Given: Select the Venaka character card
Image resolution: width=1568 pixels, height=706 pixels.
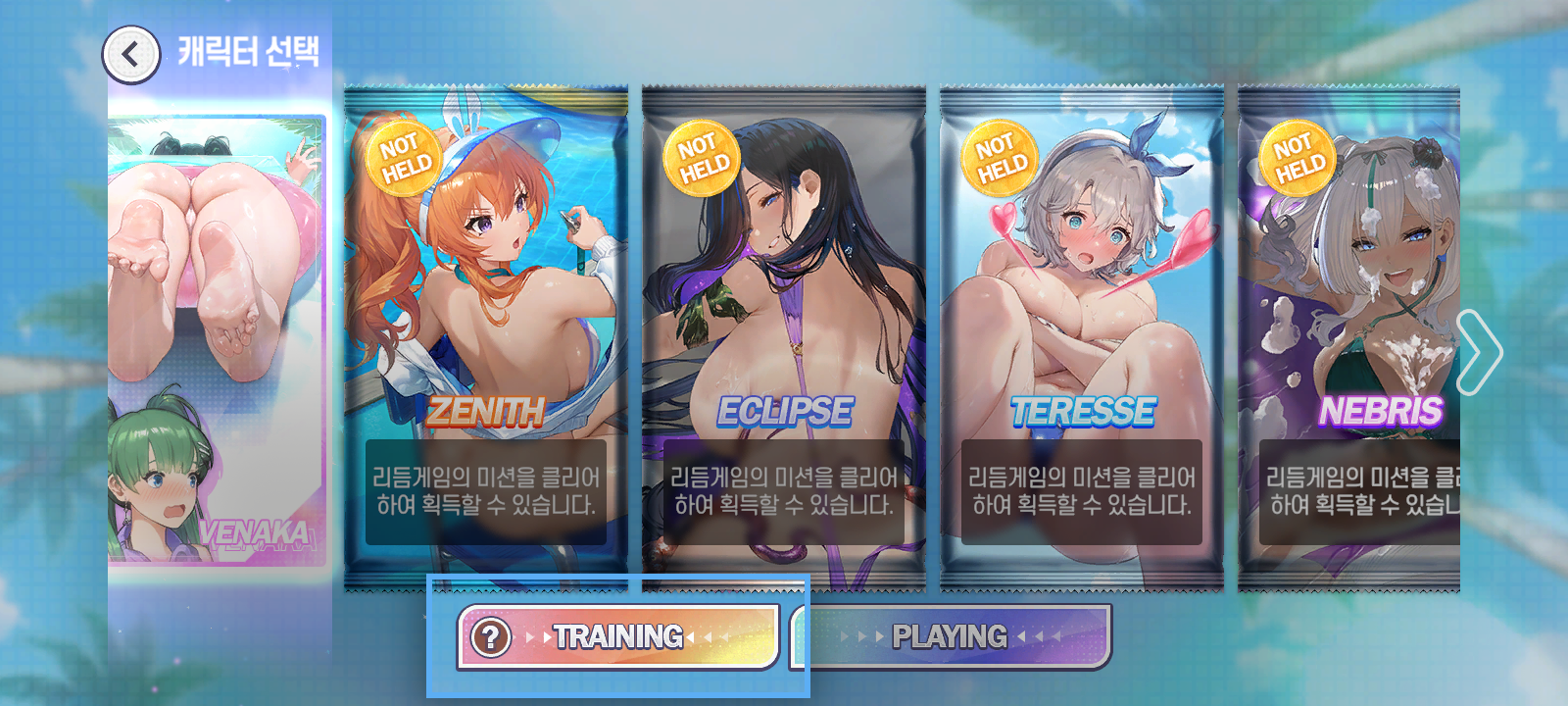Looking at the screenshot, I should pyautogui.click(x=218, y=338).
